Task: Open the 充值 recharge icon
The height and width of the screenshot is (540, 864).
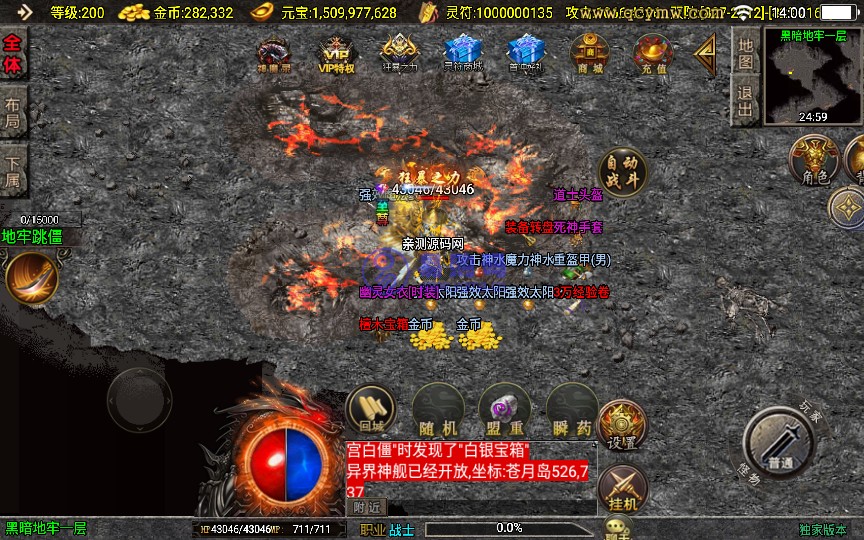Action: 654,54
